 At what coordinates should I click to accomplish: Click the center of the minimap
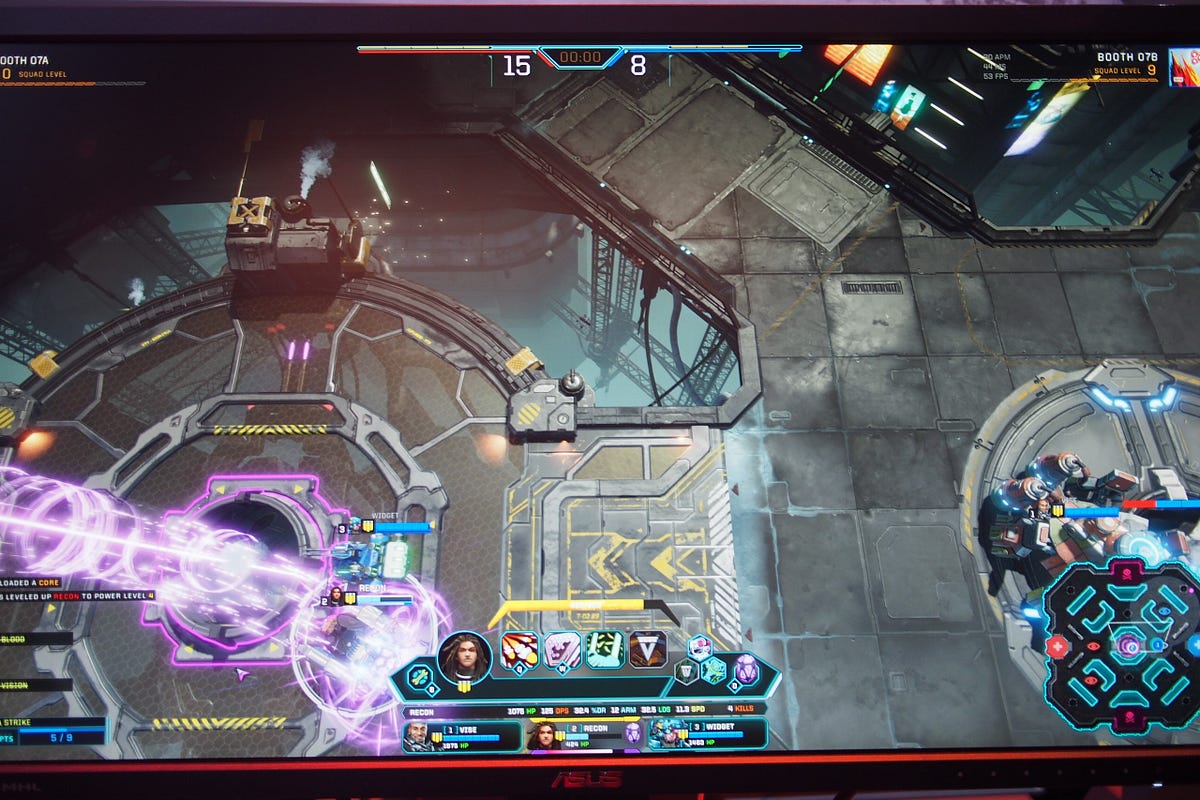(1129, 646)
